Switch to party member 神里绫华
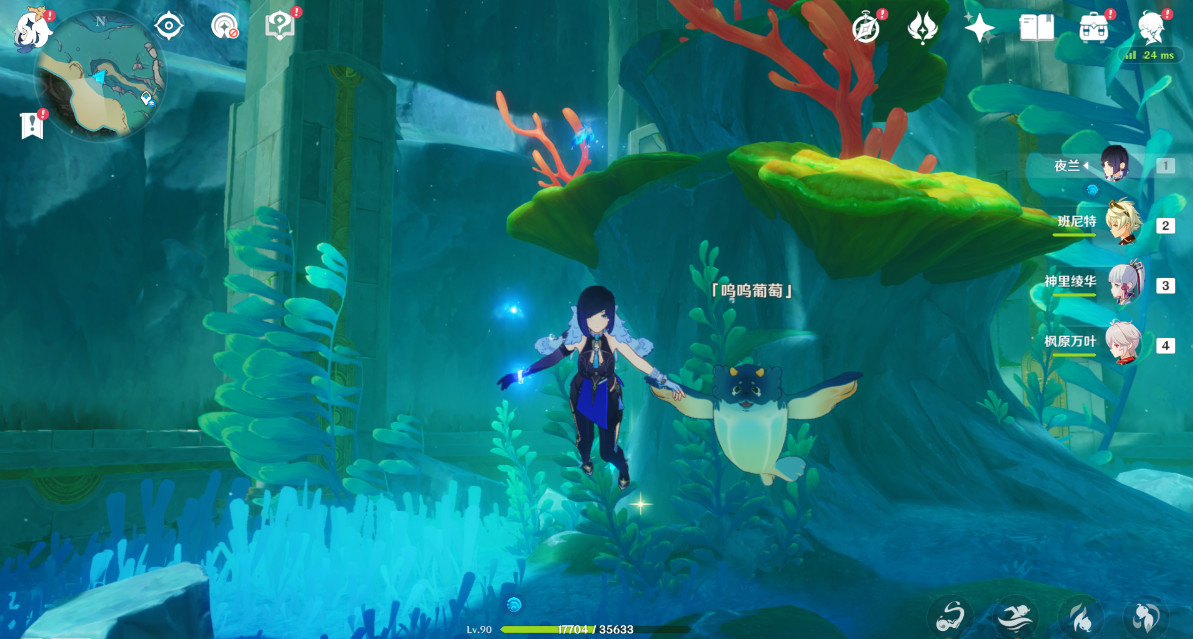 tap(1123, 285)
